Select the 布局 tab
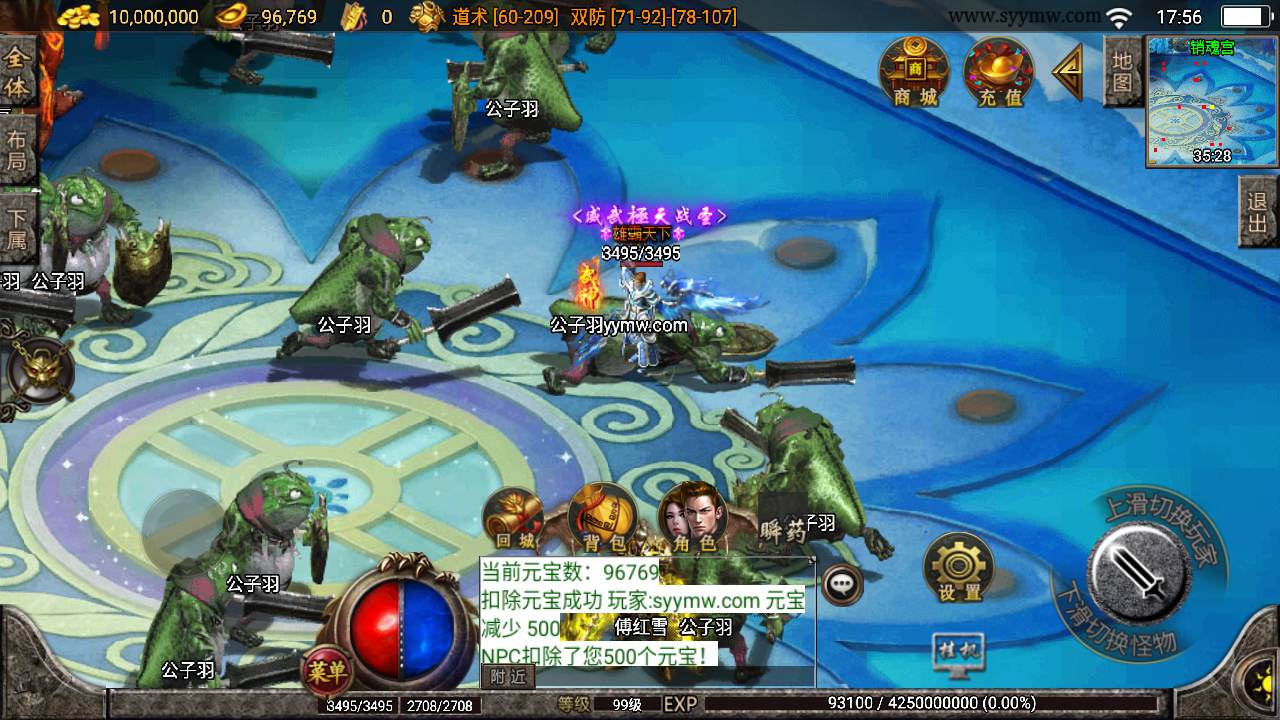 click(17, 150)
